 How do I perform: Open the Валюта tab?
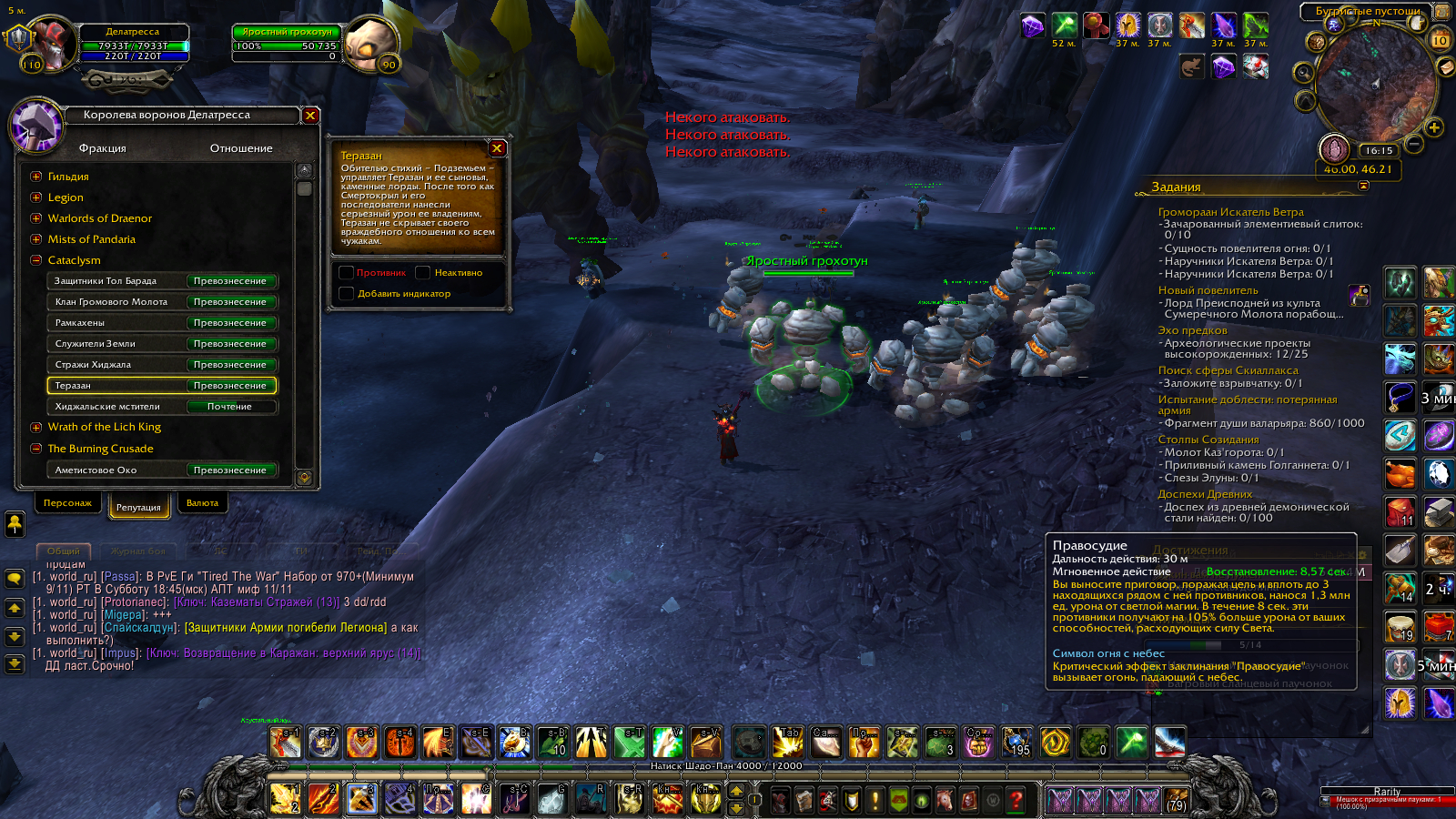pyautogui.click(x=202, y=503)
